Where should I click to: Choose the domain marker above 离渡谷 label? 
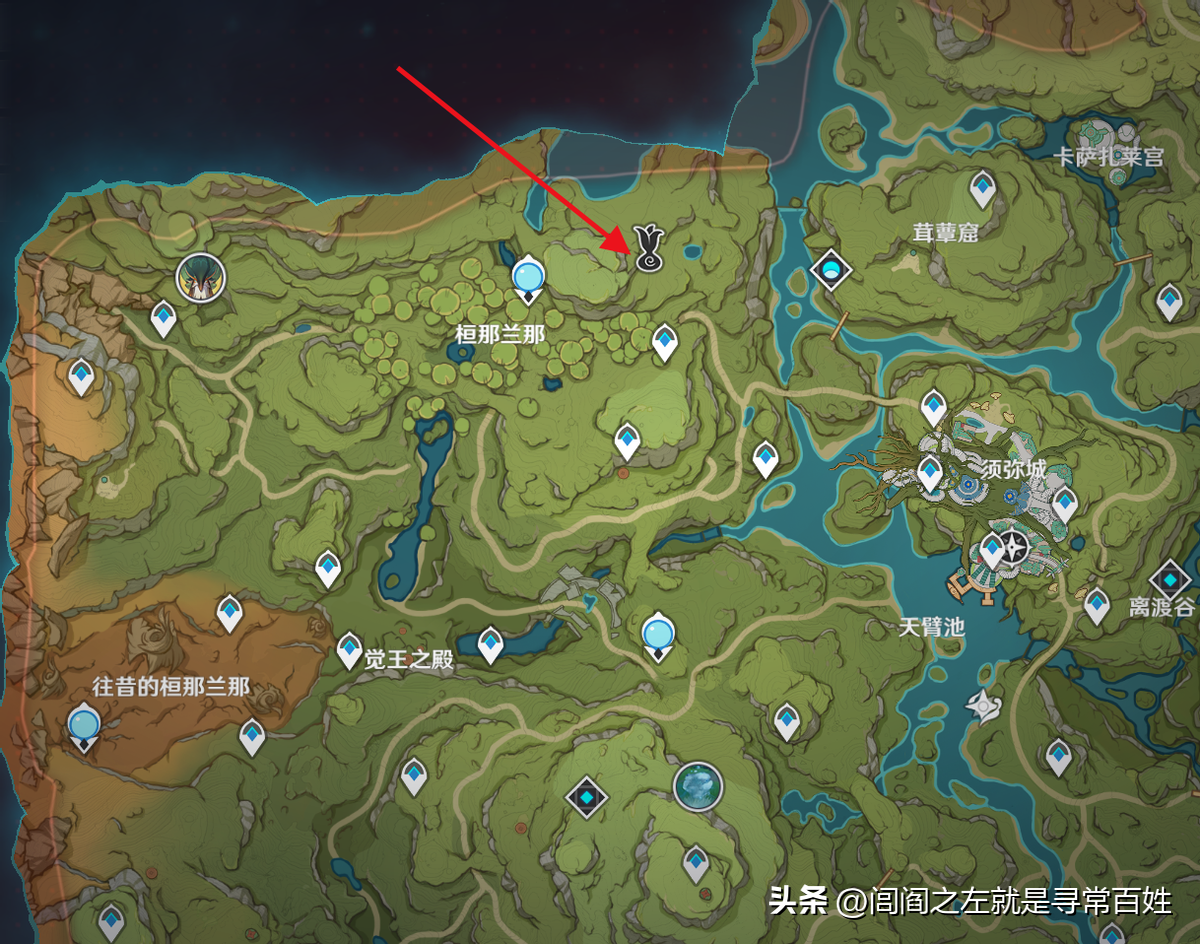[1168, 579]
